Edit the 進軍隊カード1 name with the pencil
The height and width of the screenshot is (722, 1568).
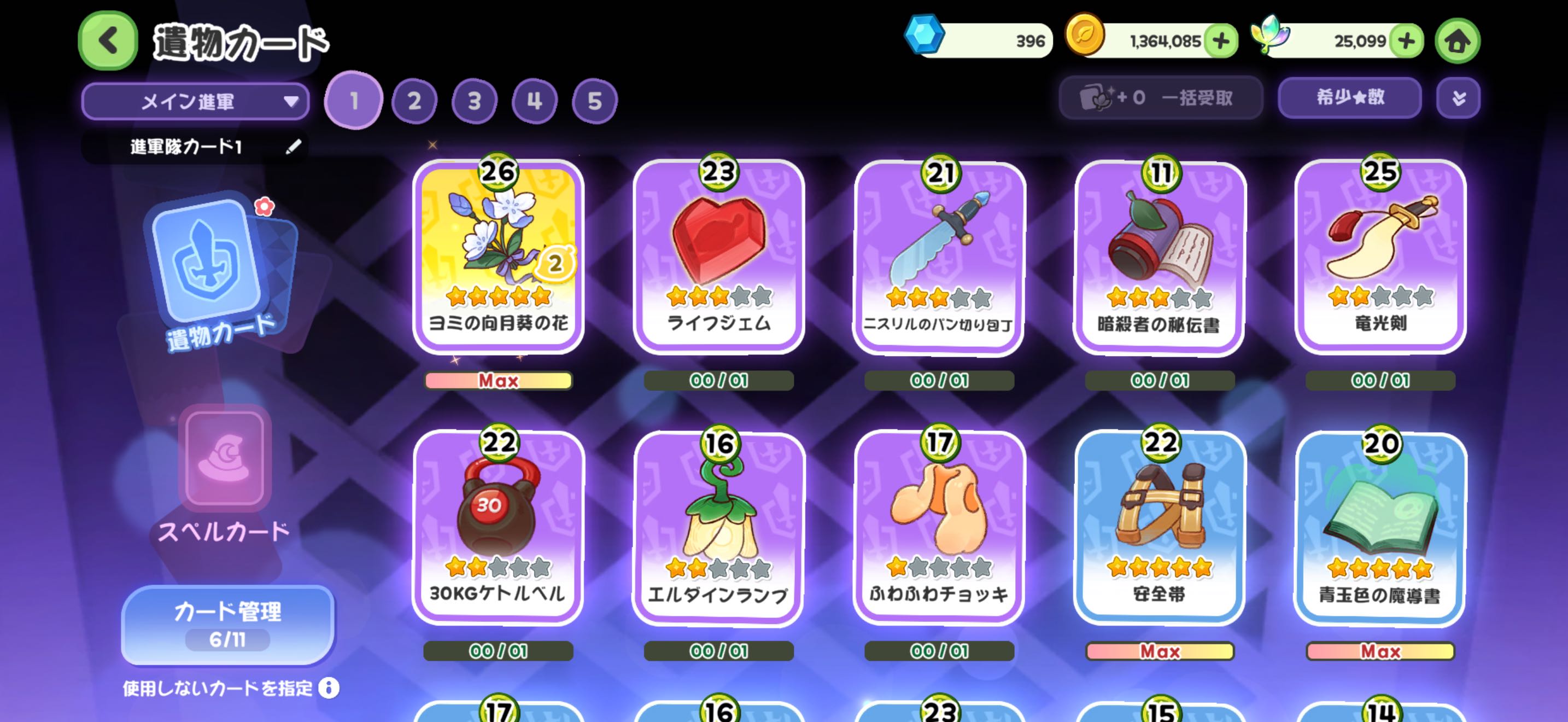click(x=294, y=147)
